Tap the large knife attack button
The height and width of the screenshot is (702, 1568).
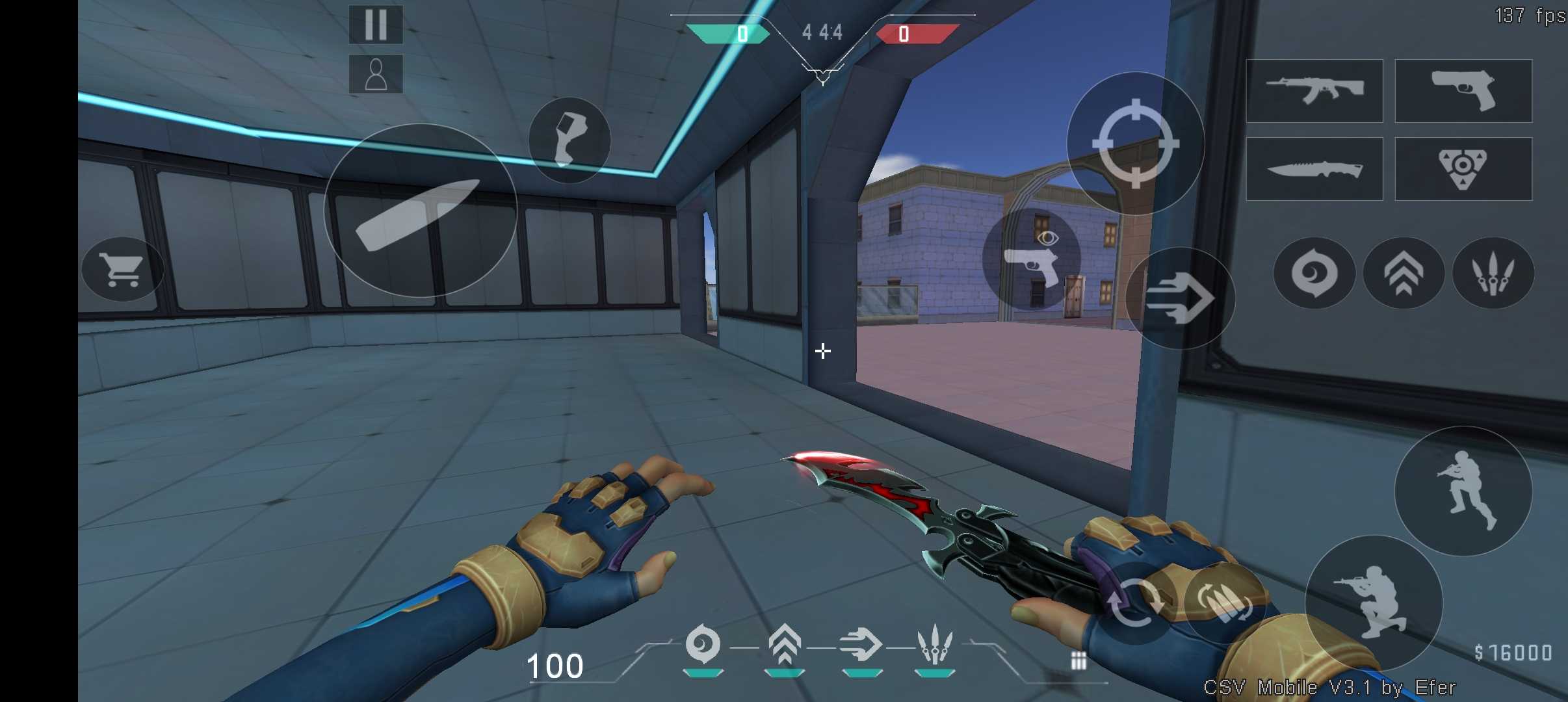pos(421,211)
